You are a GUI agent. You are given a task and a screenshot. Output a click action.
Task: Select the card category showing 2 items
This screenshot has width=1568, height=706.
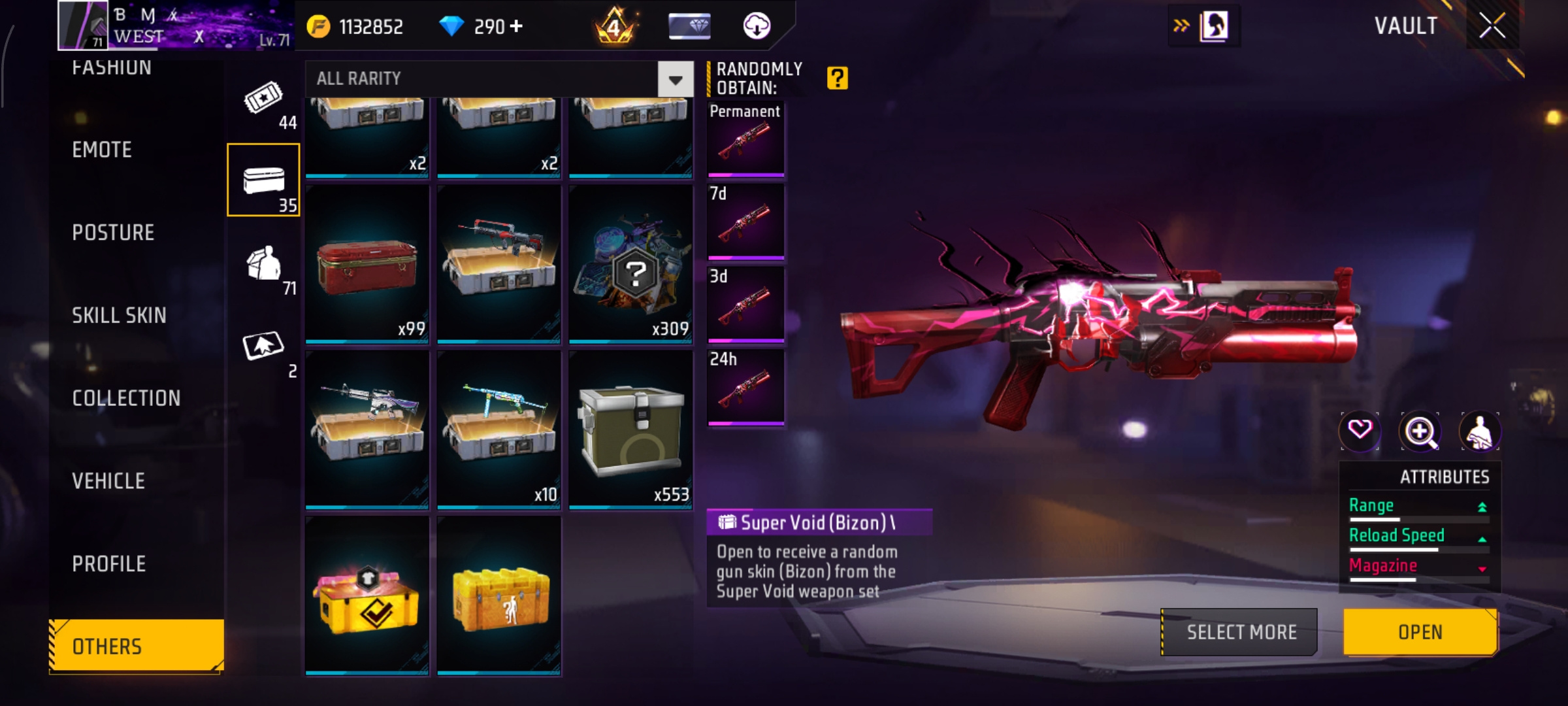pos(264,345)
